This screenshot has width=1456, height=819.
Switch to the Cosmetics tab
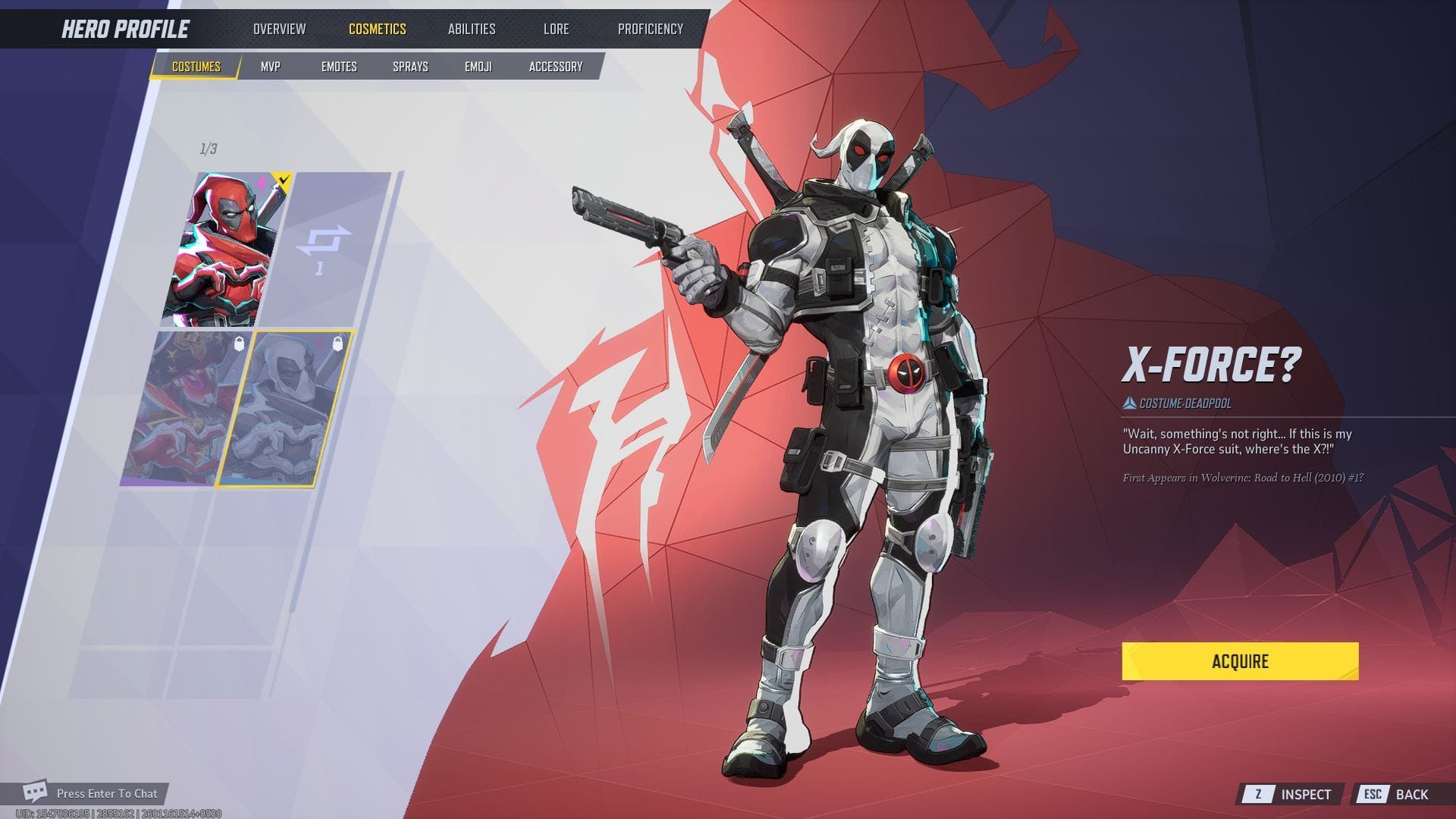[377, 29]
